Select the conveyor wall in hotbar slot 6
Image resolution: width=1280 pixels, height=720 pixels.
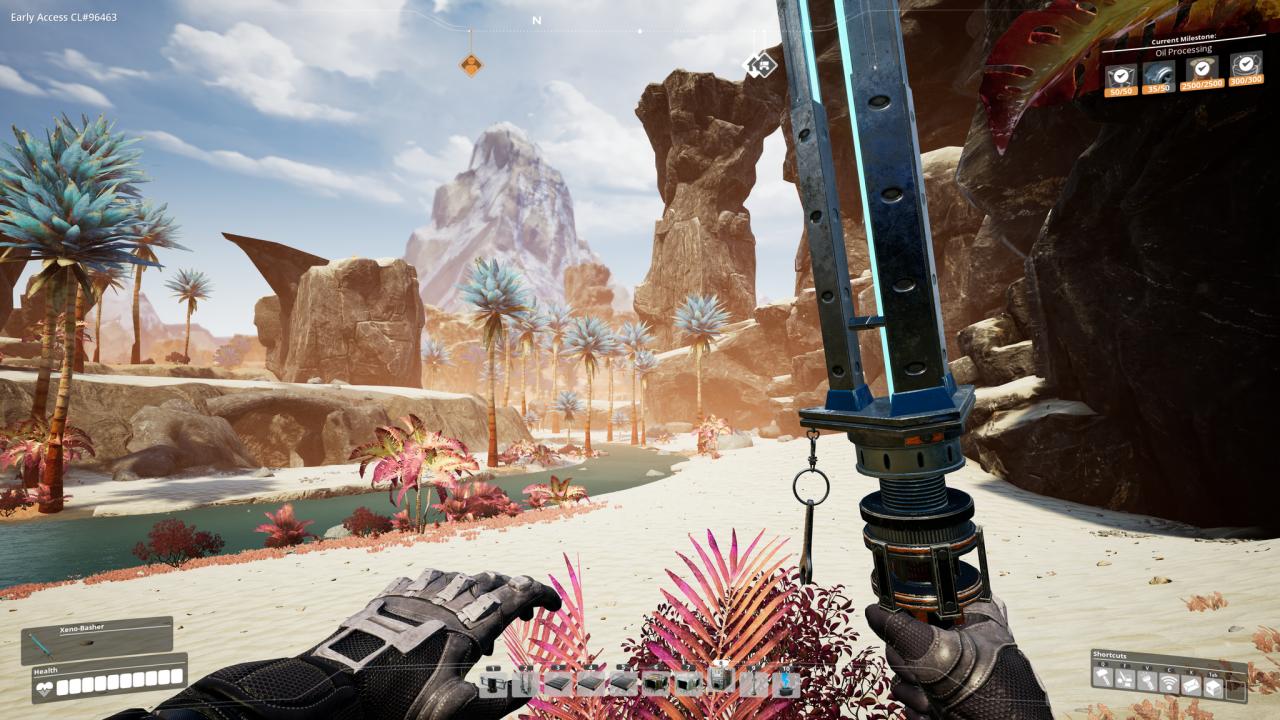pyautogui.click(x=655, y=683)
